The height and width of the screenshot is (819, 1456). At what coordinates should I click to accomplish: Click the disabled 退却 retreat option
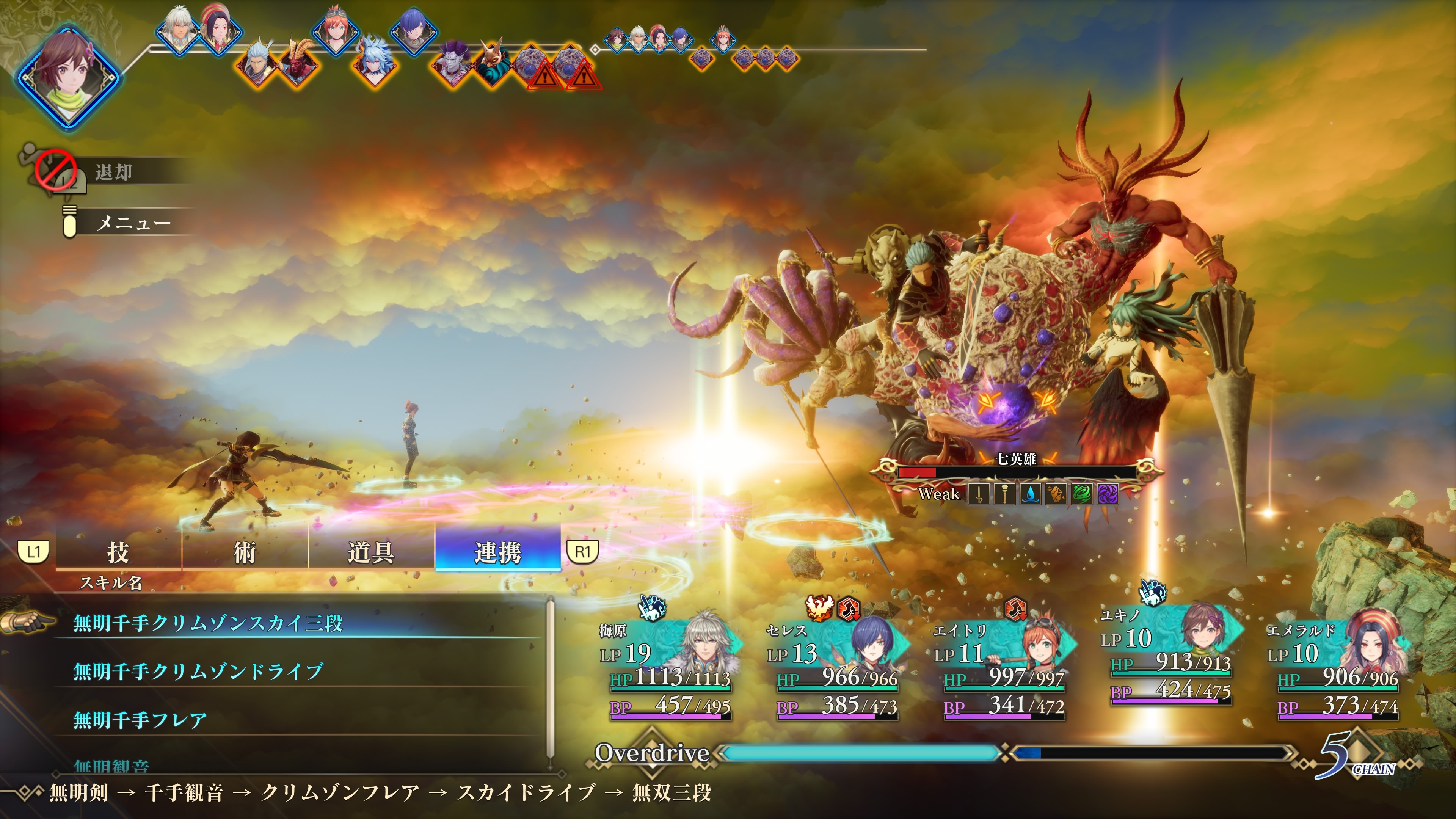click(113, 172)
